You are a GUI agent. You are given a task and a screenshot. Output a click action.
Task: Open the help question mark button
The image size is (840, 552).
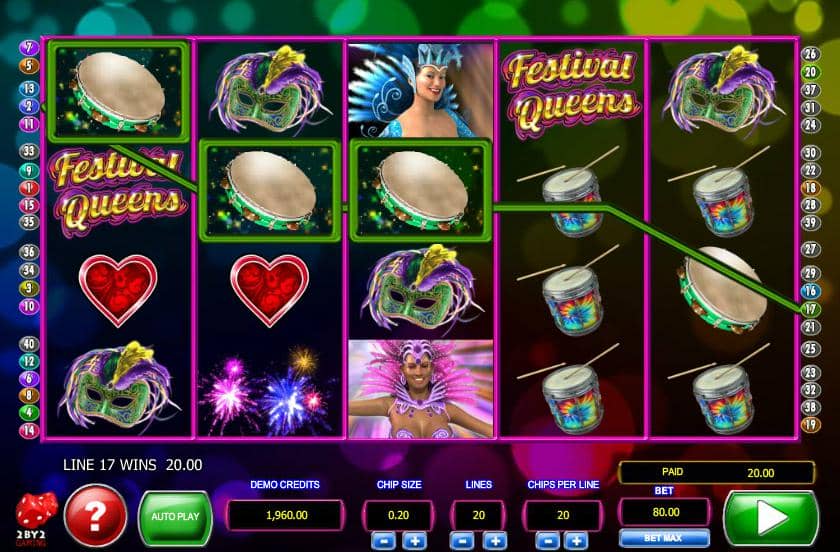[x=95, y=517]
